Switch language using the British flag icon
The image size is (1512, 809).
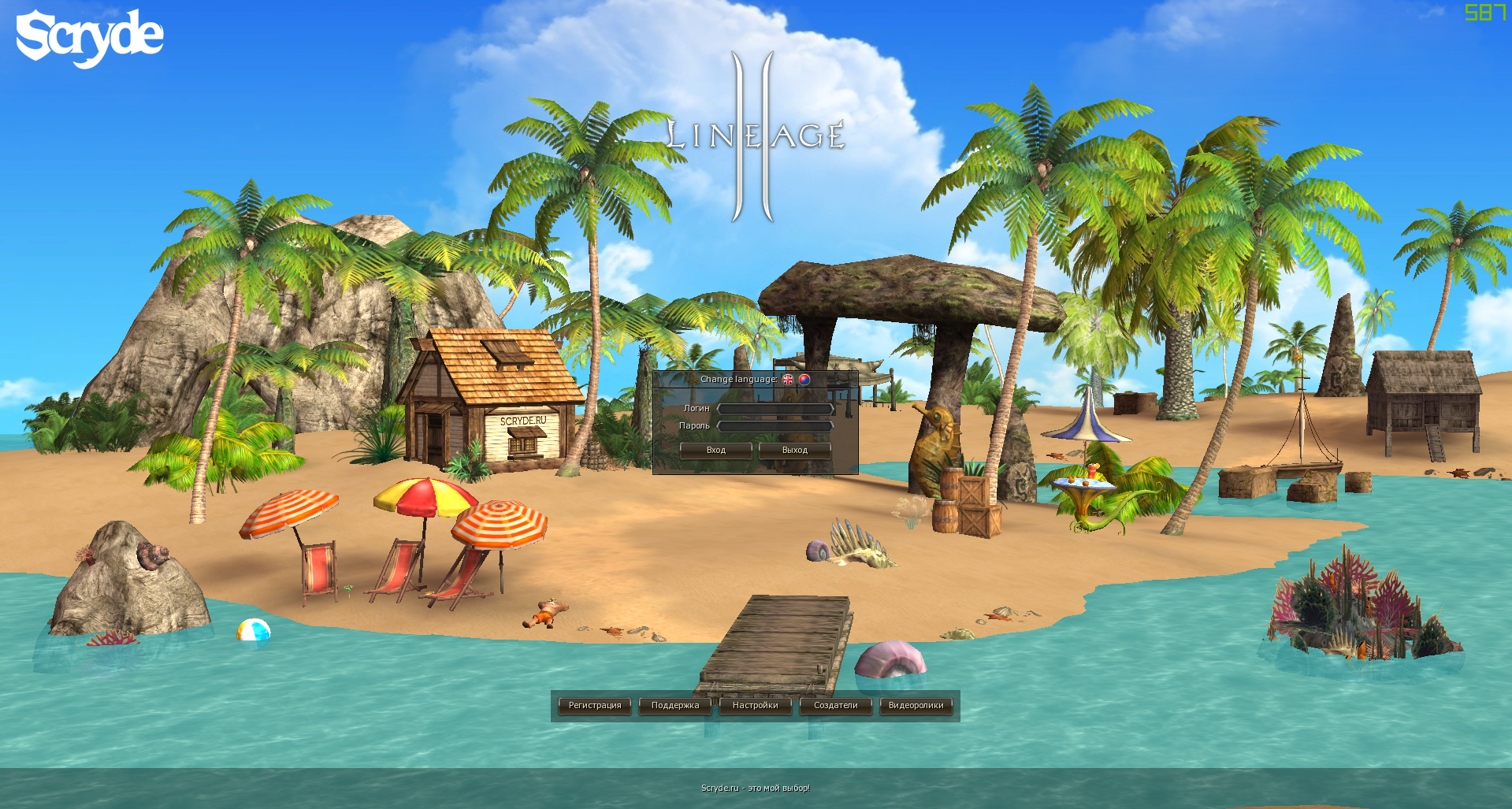(787, 380)
